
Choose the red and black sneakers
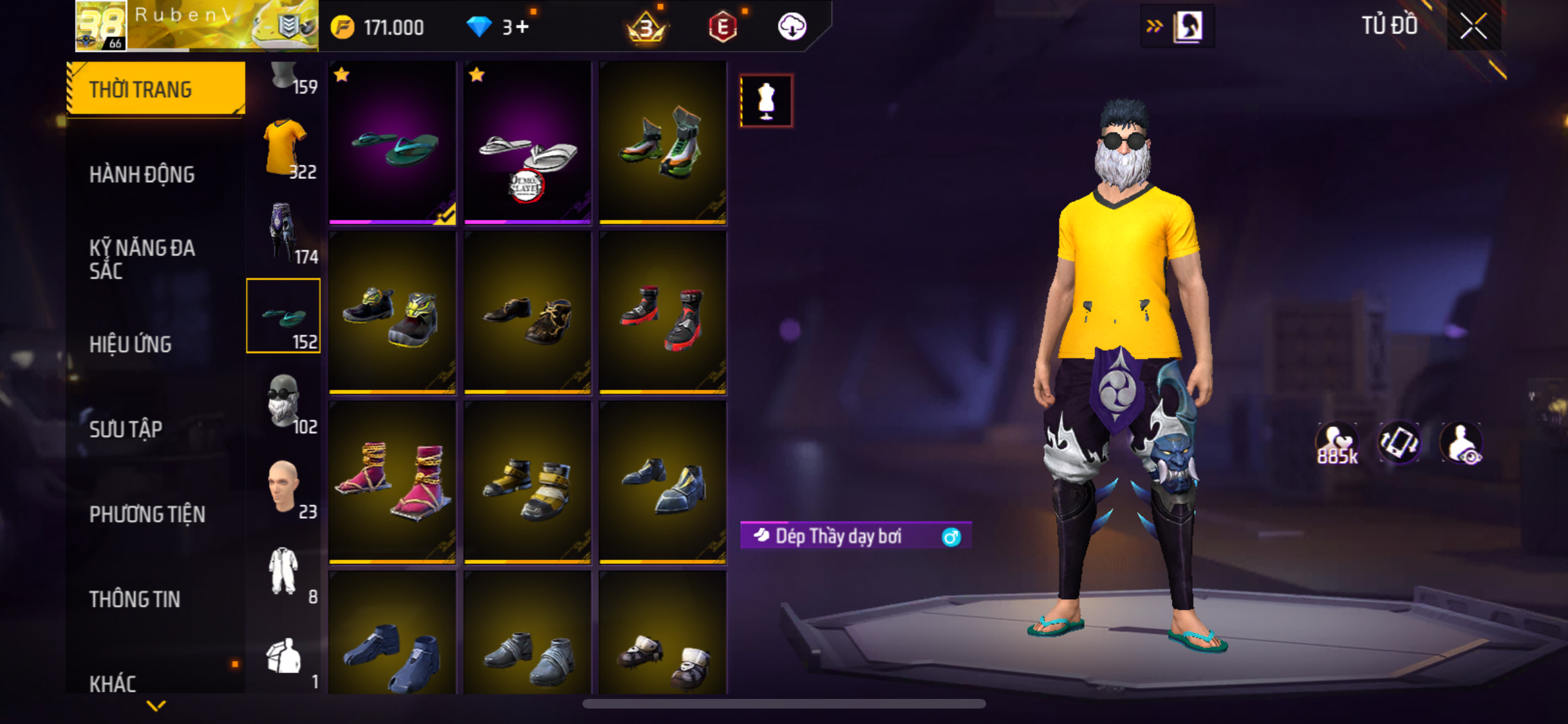[x=662, y=313]
